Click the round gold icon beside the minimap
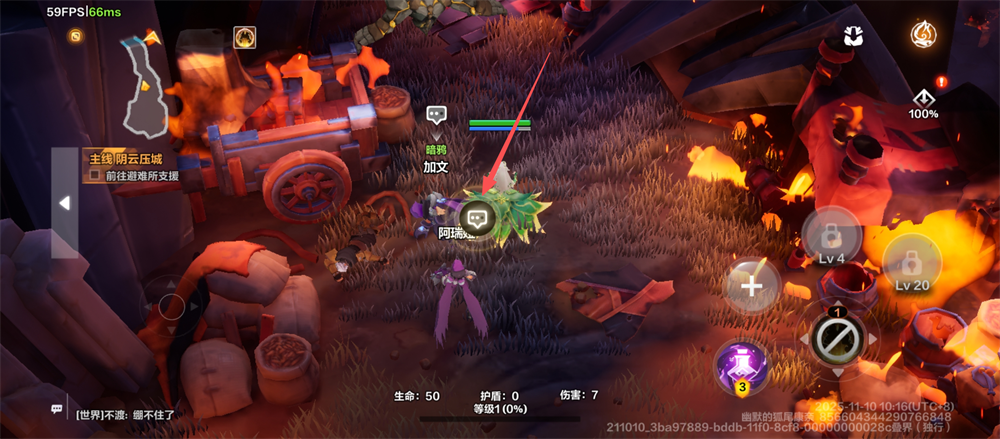 [76, 36]
